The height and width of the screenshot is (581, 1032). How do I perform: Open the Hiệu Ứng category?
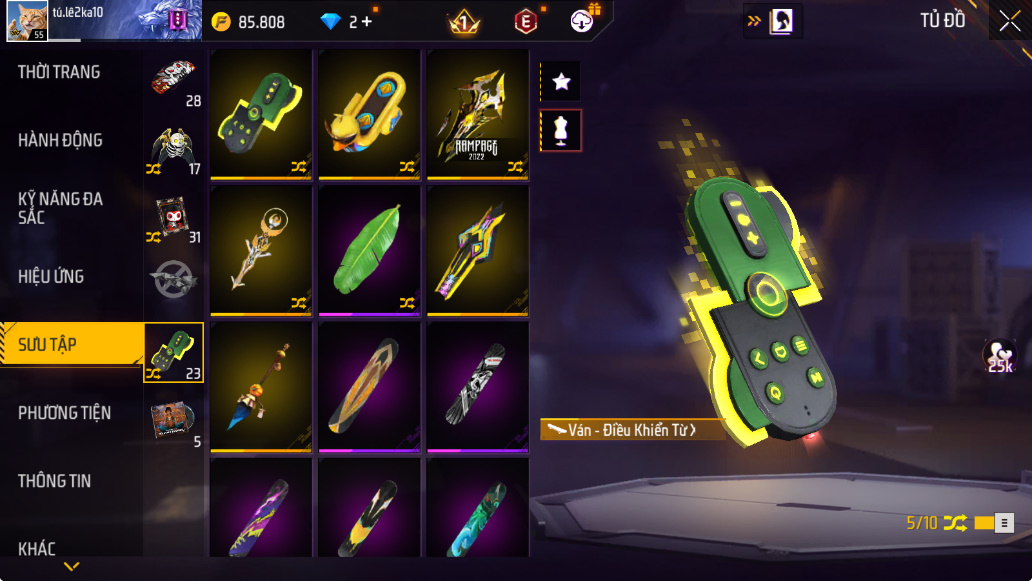click(51, 276)
